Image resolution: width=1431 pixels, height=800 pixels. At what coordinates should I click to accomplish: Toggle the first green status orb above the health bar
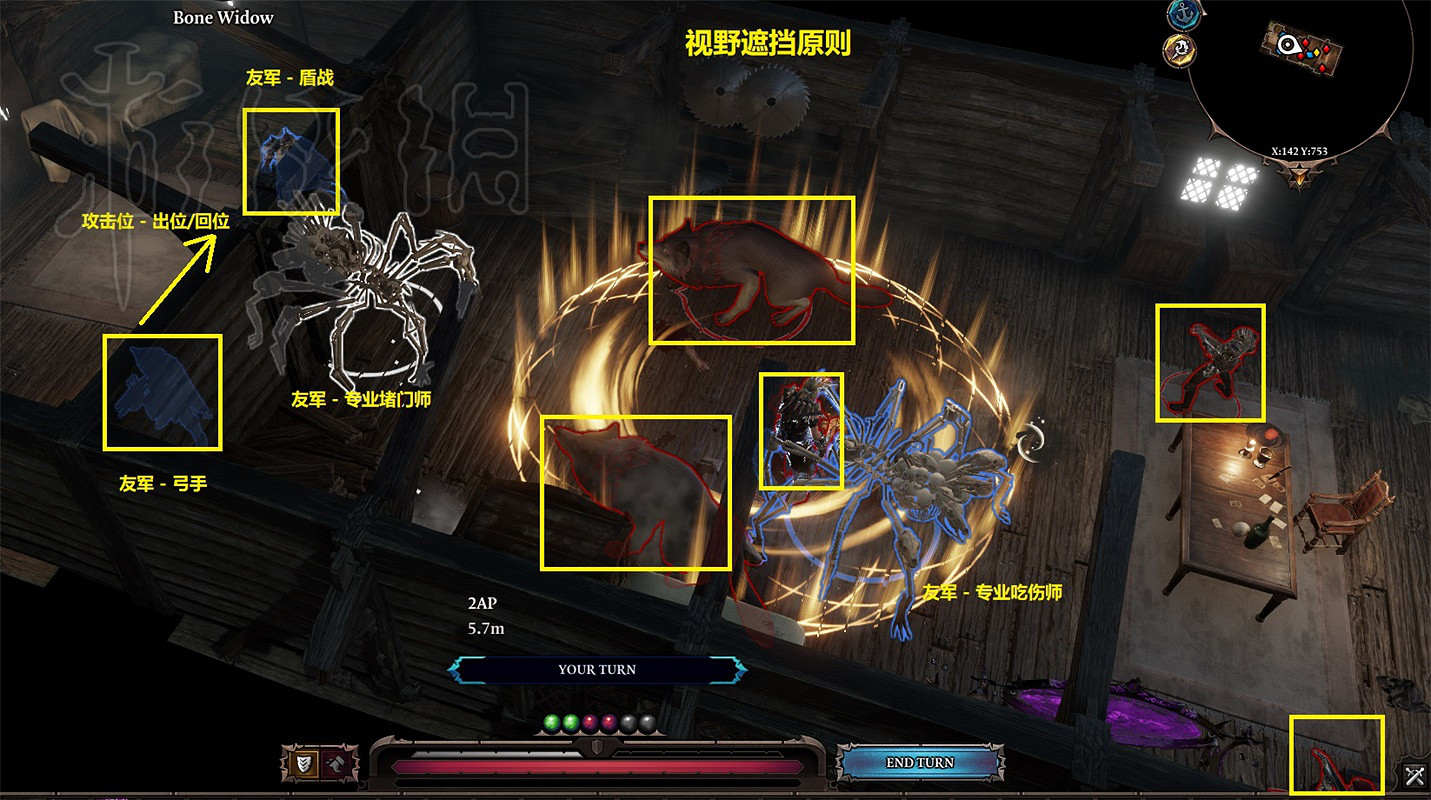551,721
